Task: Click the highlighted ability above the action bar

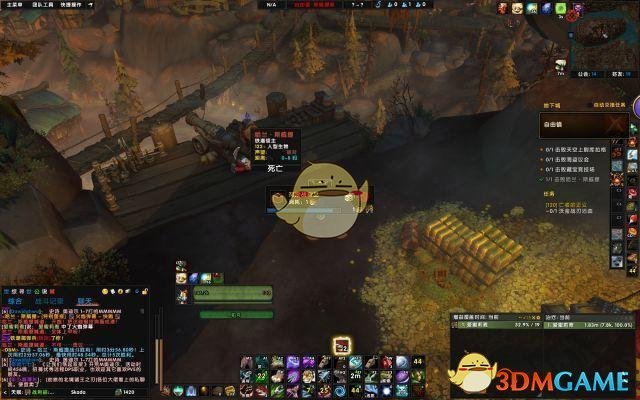Action: (340, 345)
